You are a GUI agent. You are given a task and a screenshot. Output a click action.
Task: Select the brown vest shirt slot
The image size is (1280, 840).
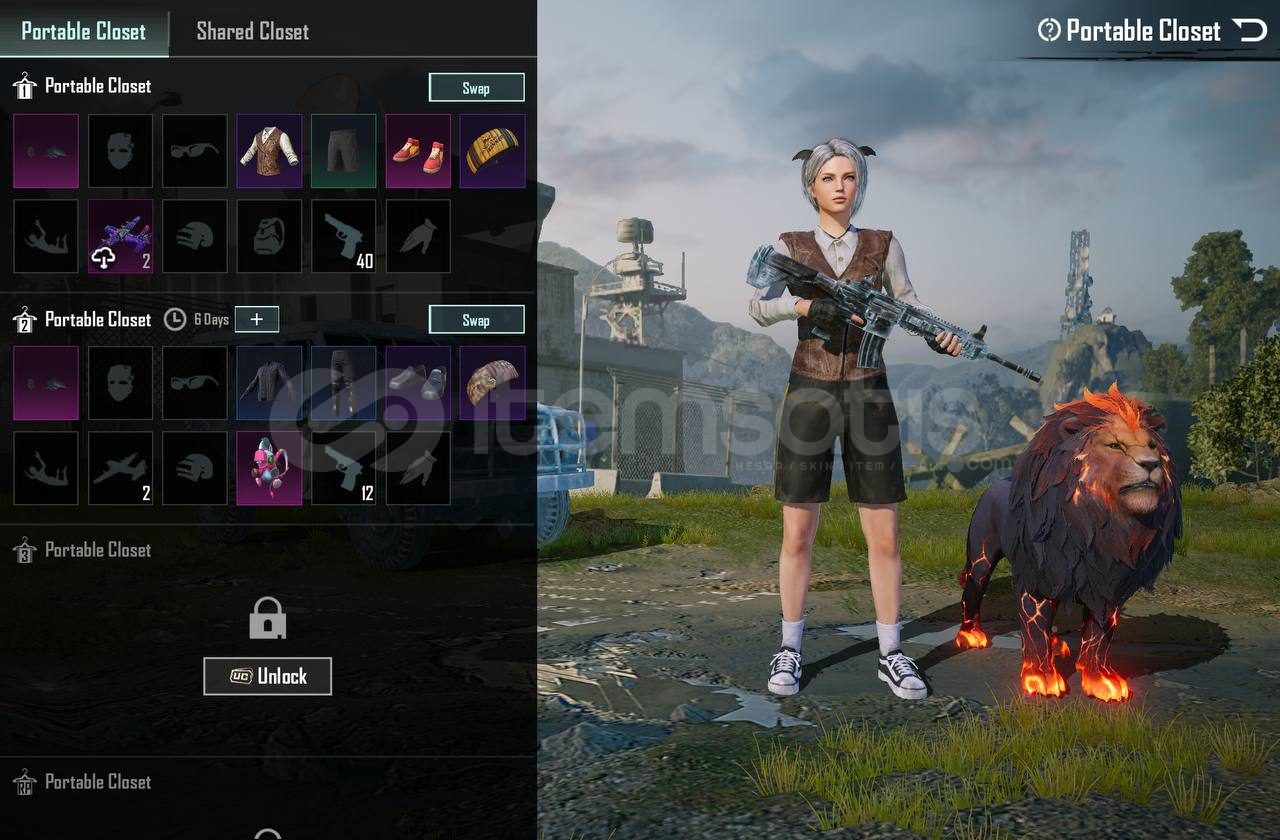point(269,151)
